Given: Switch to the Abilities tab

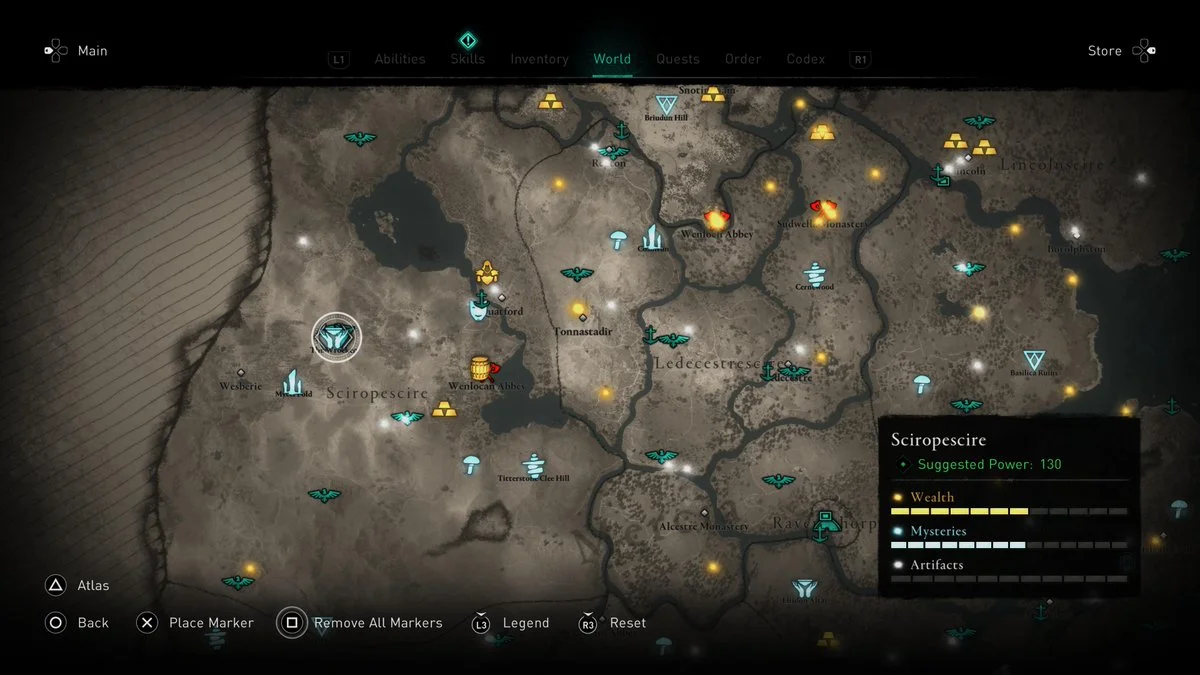Looking at the screenshot, I should (x=399, y=59).
